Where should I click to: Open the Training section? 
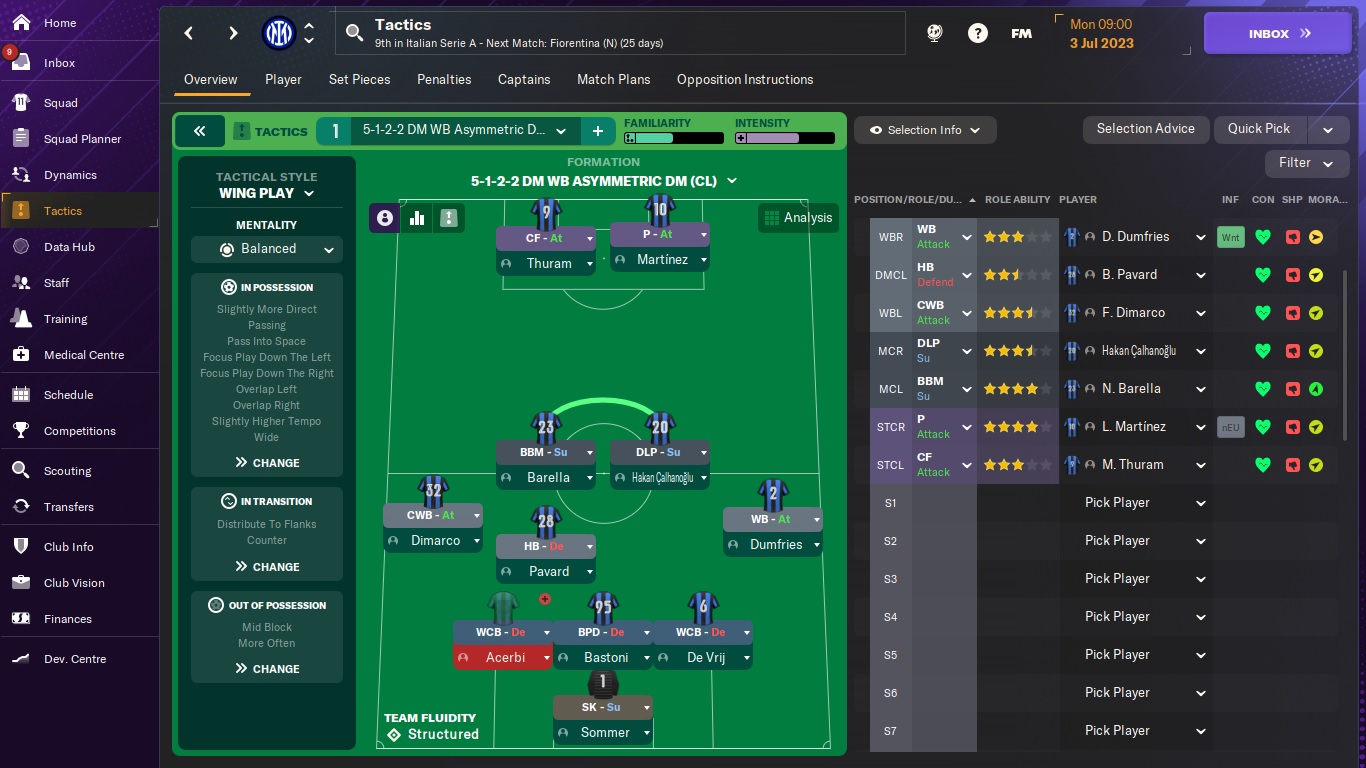65,319
